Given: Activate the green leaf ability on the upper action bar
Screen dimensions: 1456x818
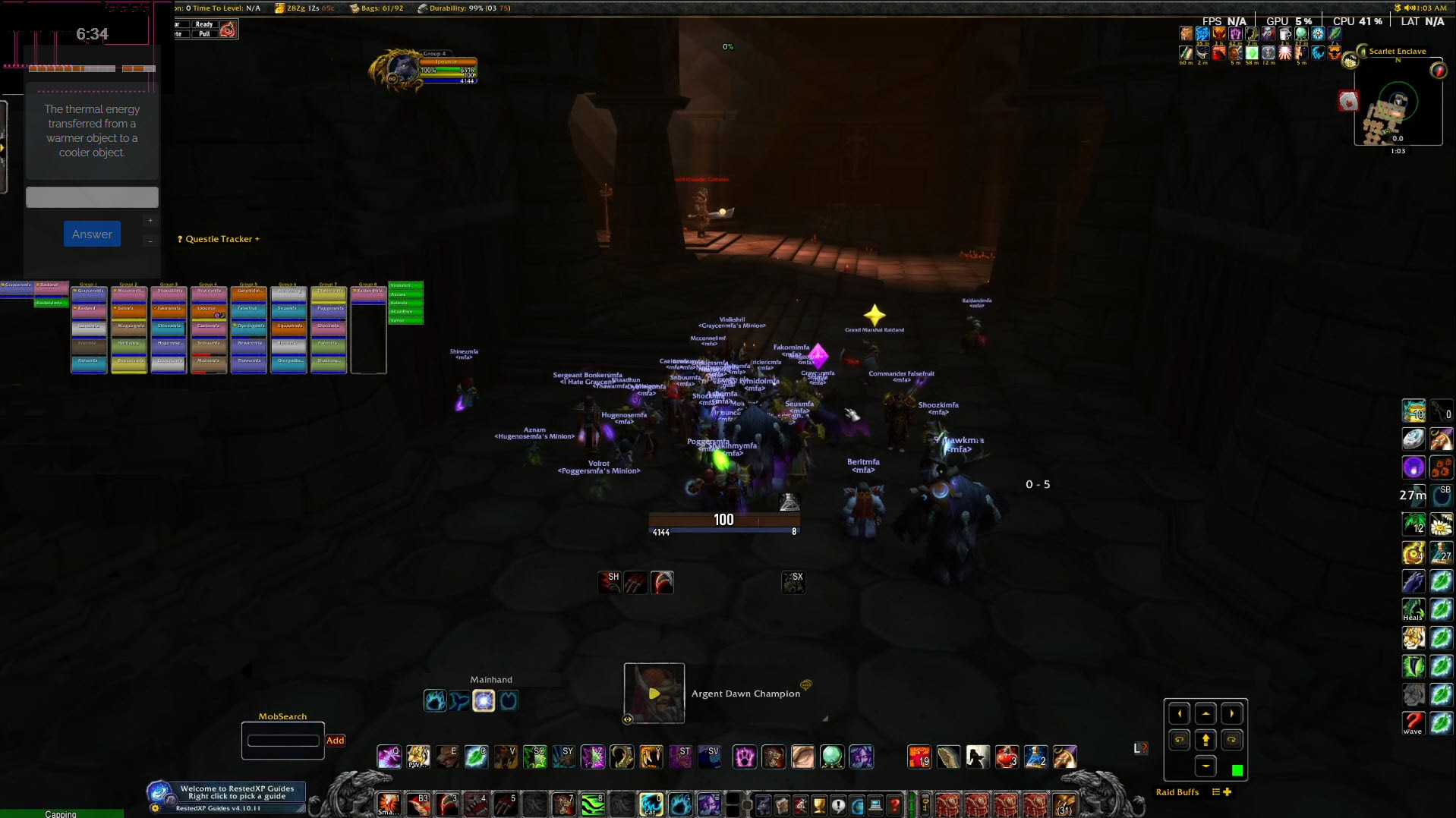Looking at the screenshot, I should tap(476, 757).
